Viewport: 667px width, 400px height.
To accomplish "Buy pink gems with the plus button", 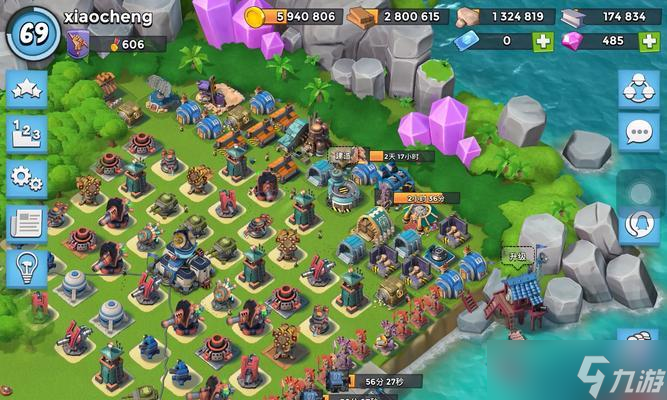I will 646,41.
